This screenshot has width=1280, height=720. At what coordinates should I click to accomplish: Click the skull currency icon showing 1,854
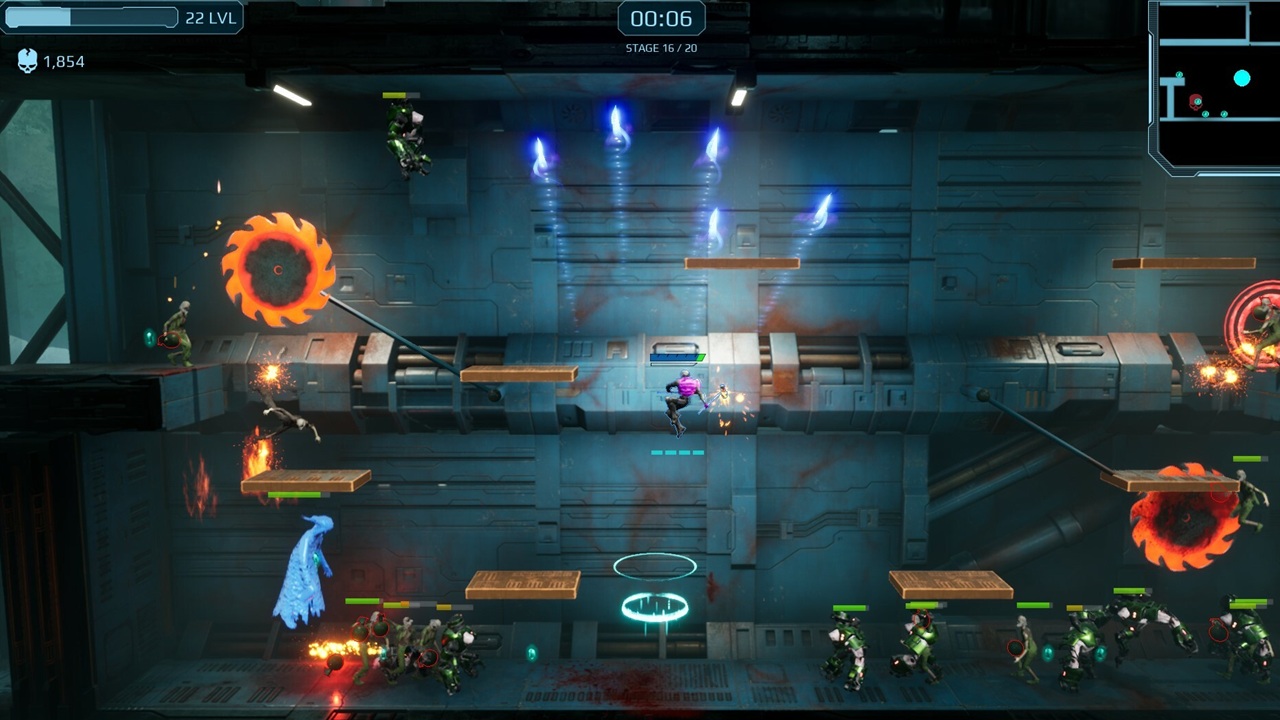pyautogui.click(x=27, y=61)
